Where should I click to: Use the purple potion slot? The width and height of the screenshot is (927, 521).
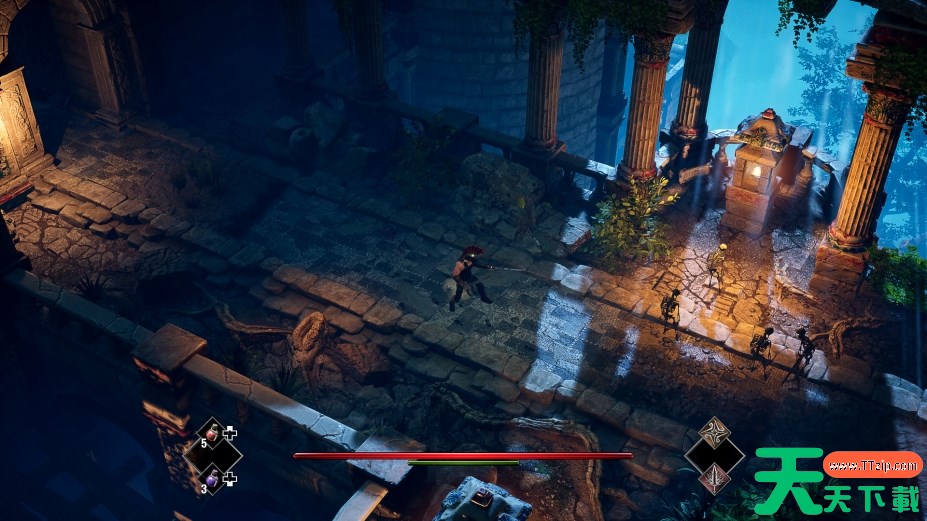pos(212,477)
